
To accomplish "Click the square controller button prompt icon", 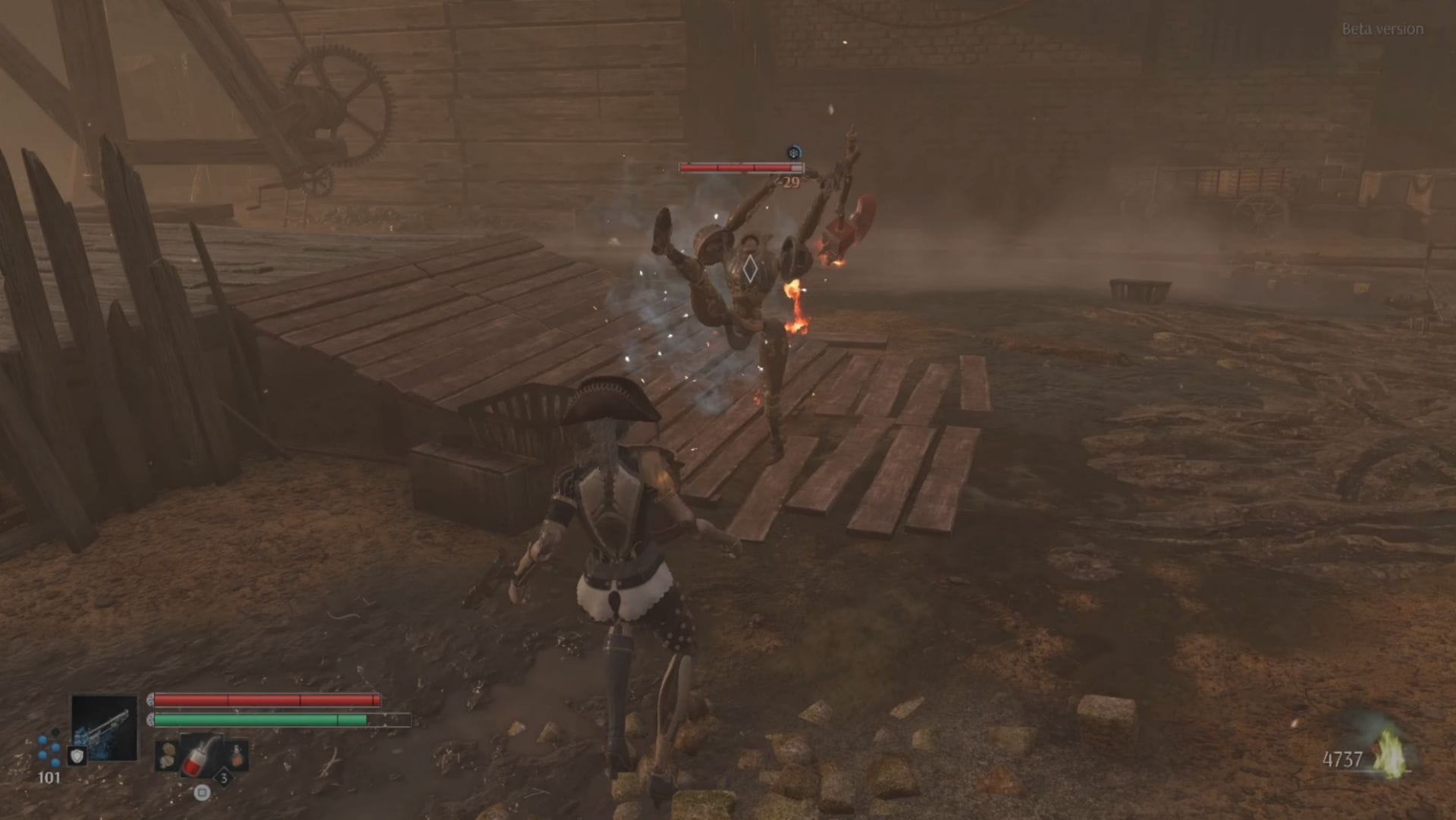I will click(x=202, y=792).
